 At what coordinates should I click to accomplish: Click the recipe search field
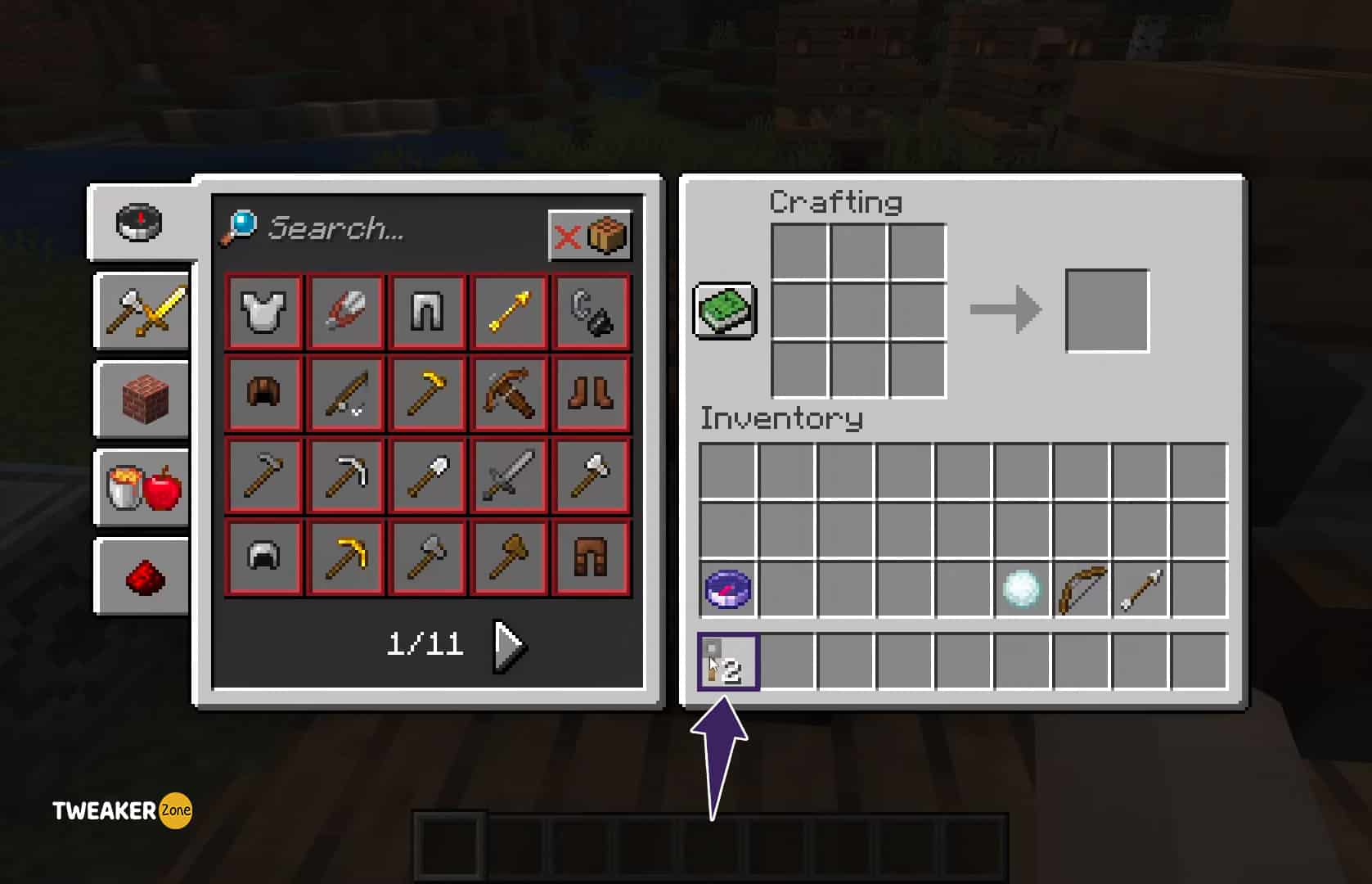tap(368, 230)
